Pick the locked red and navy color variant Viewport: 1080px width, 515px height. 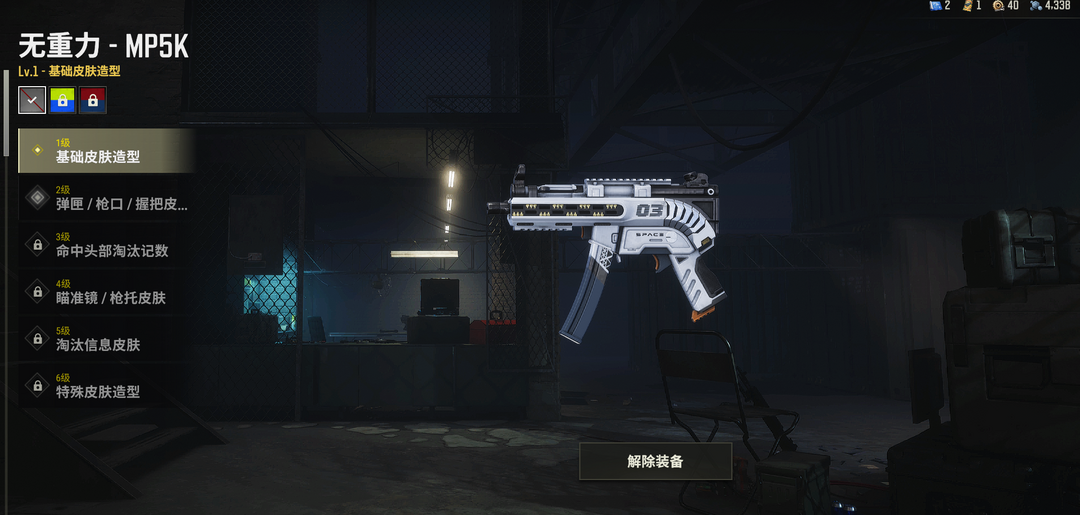pyautogui.click(x=93, y=100)
